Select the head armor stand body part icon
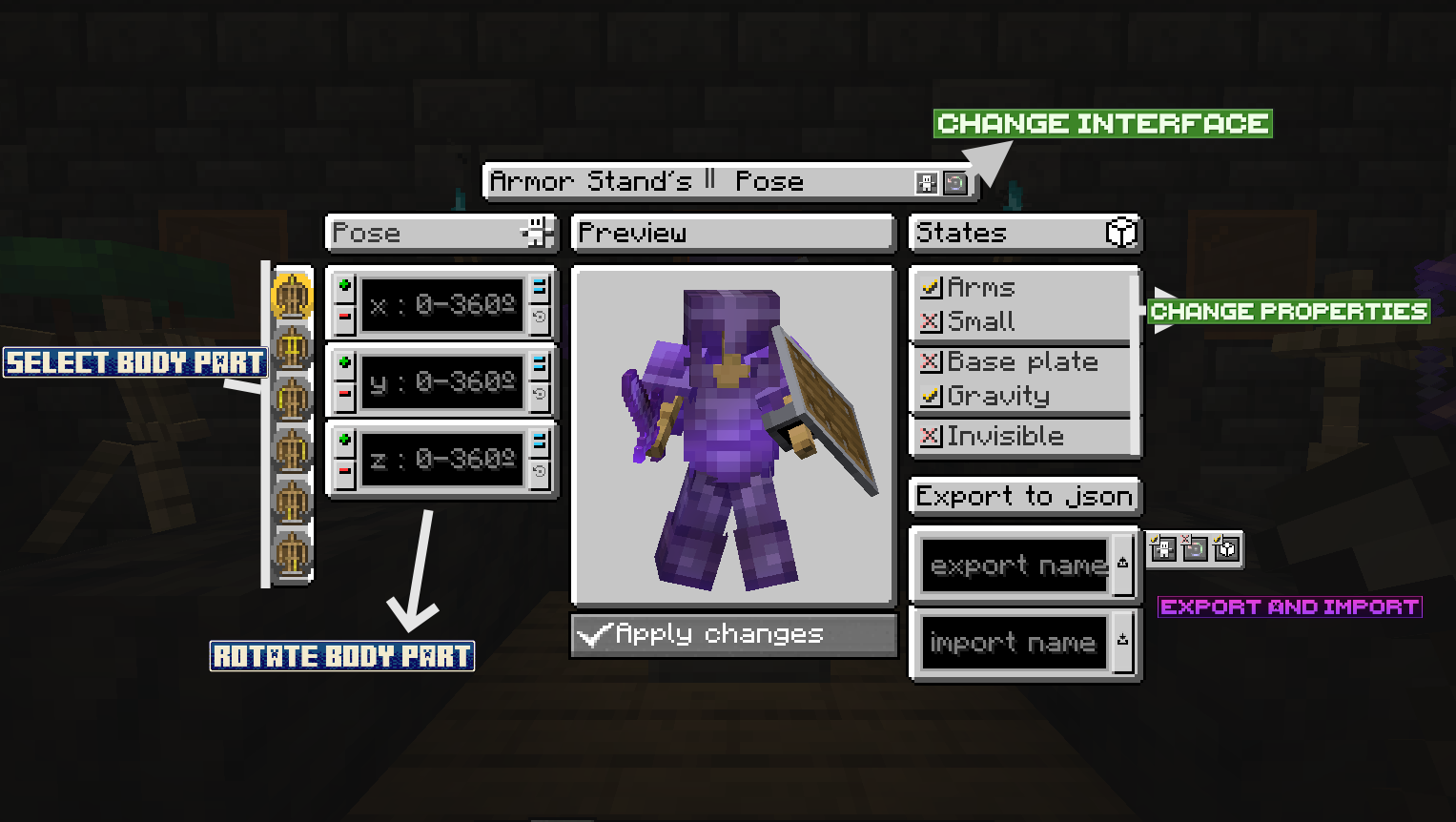Image resolution: width=1456 pixels, height=822 pixels. [x=293, y=297]
